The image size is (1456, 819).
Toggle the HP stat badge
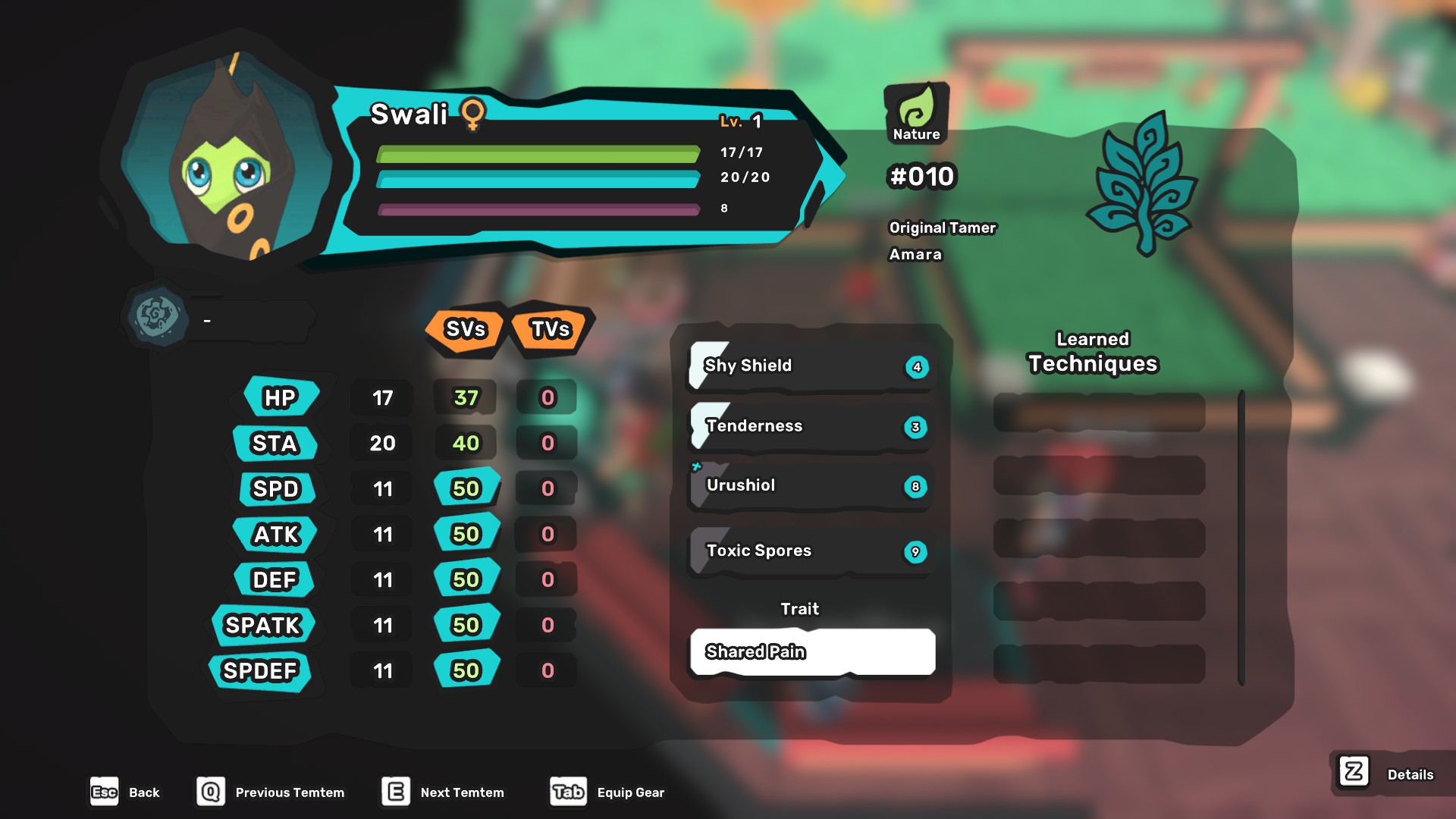click(278, 397)
